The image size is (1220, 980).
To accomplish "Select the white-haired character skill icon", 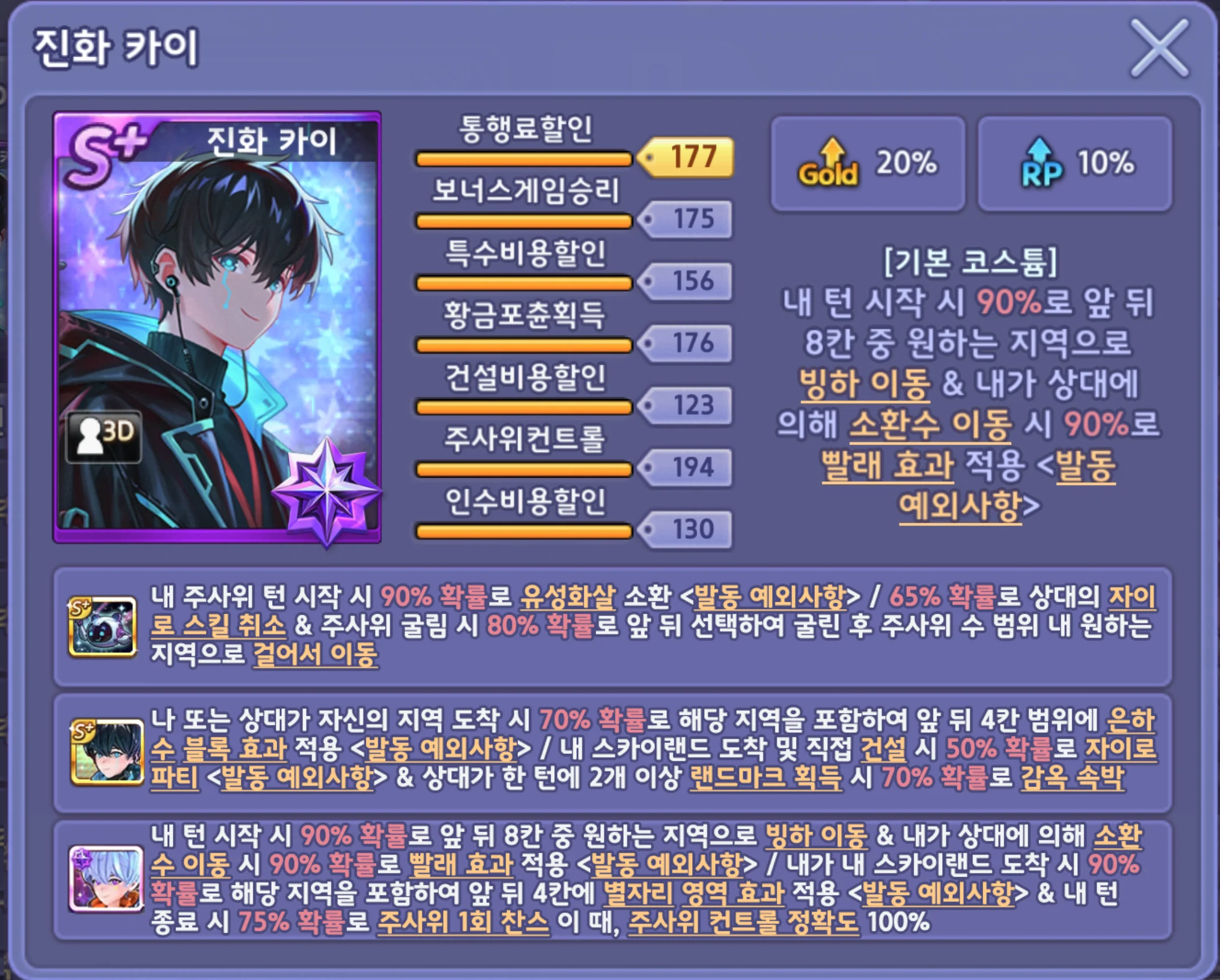I will [106, 879].
